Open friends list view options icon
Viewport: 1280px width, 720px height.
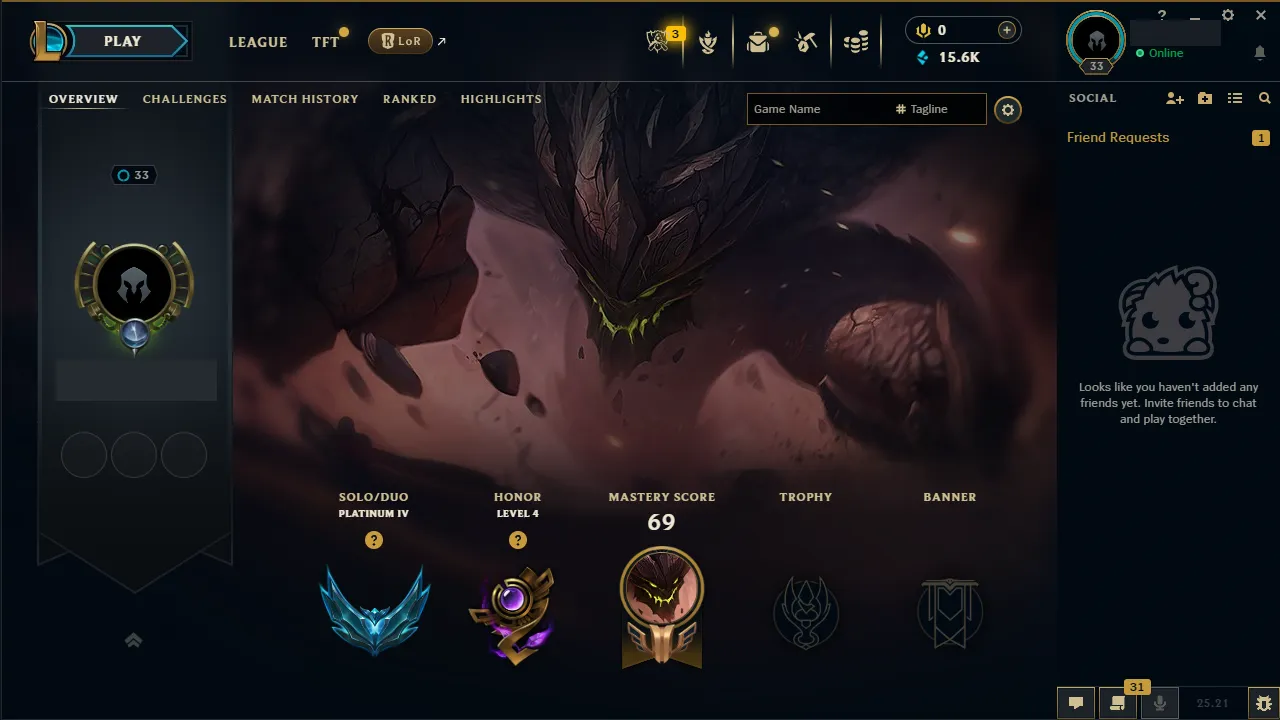coord(1234,97)
